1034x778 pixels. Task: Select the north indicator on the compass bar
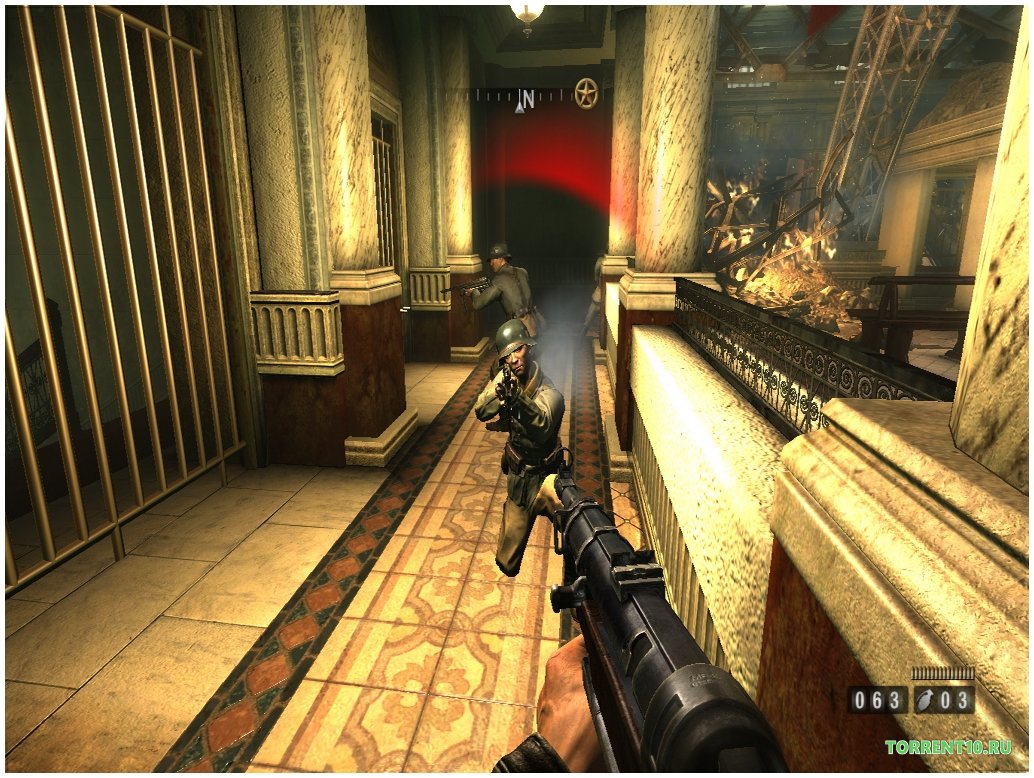525,98
